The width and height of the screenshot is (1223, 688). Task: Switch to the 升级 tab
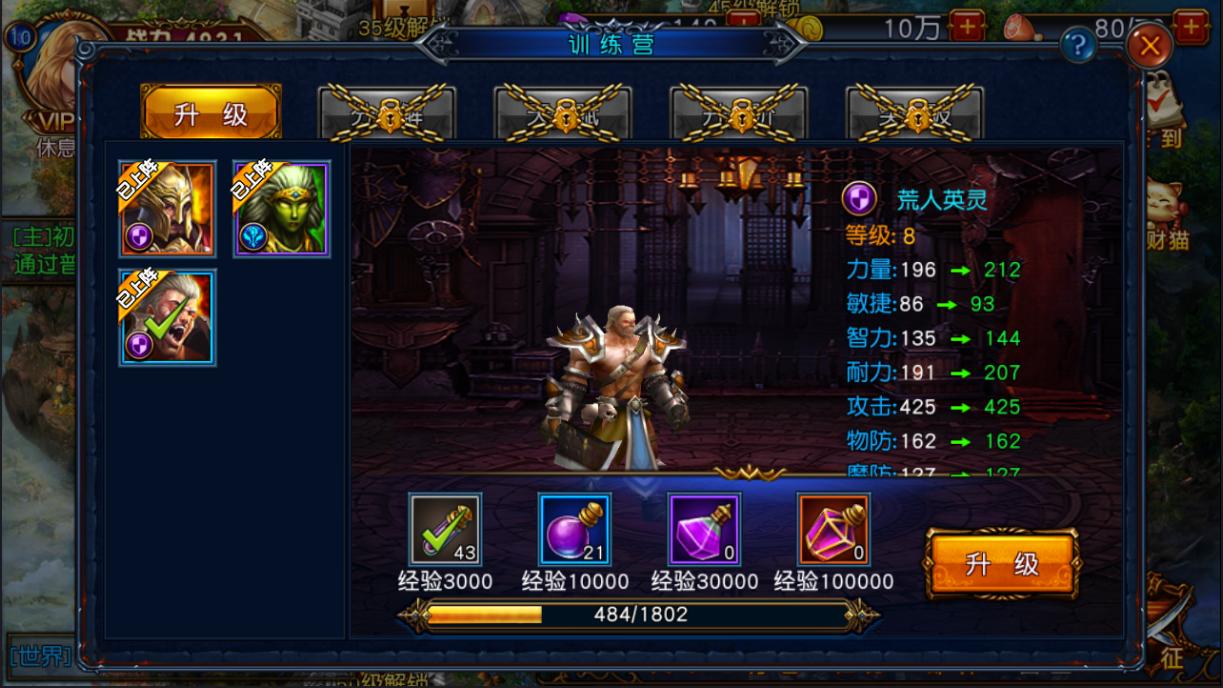pos(211,113)
